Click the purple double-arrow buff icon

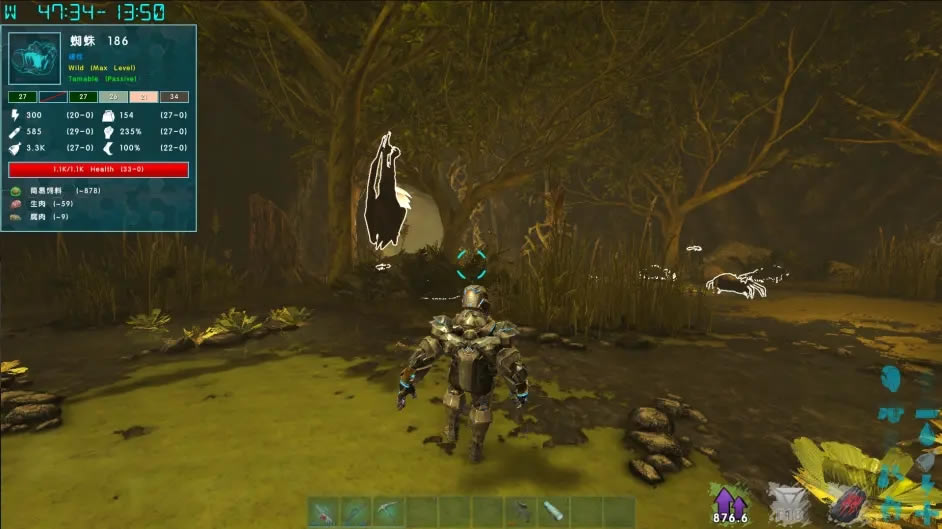pos(727,498)
